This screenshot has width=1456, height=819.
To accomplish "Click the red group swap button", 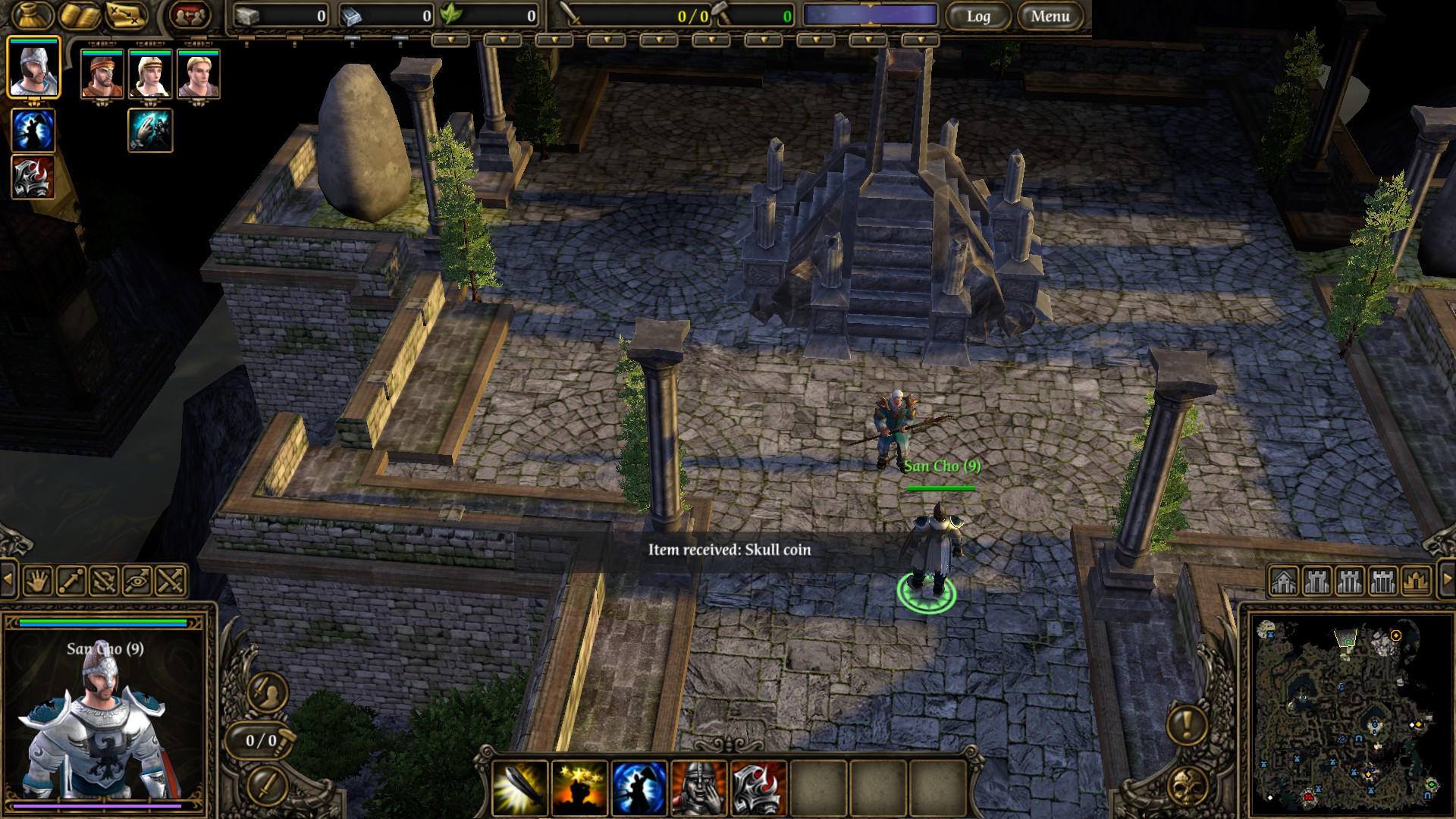I will [190, 16].
